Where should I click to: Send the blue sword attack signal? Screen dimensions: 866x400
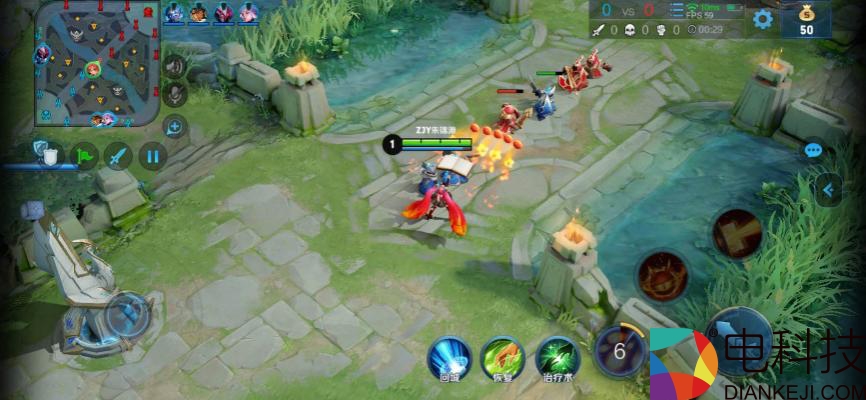[119, 155]
